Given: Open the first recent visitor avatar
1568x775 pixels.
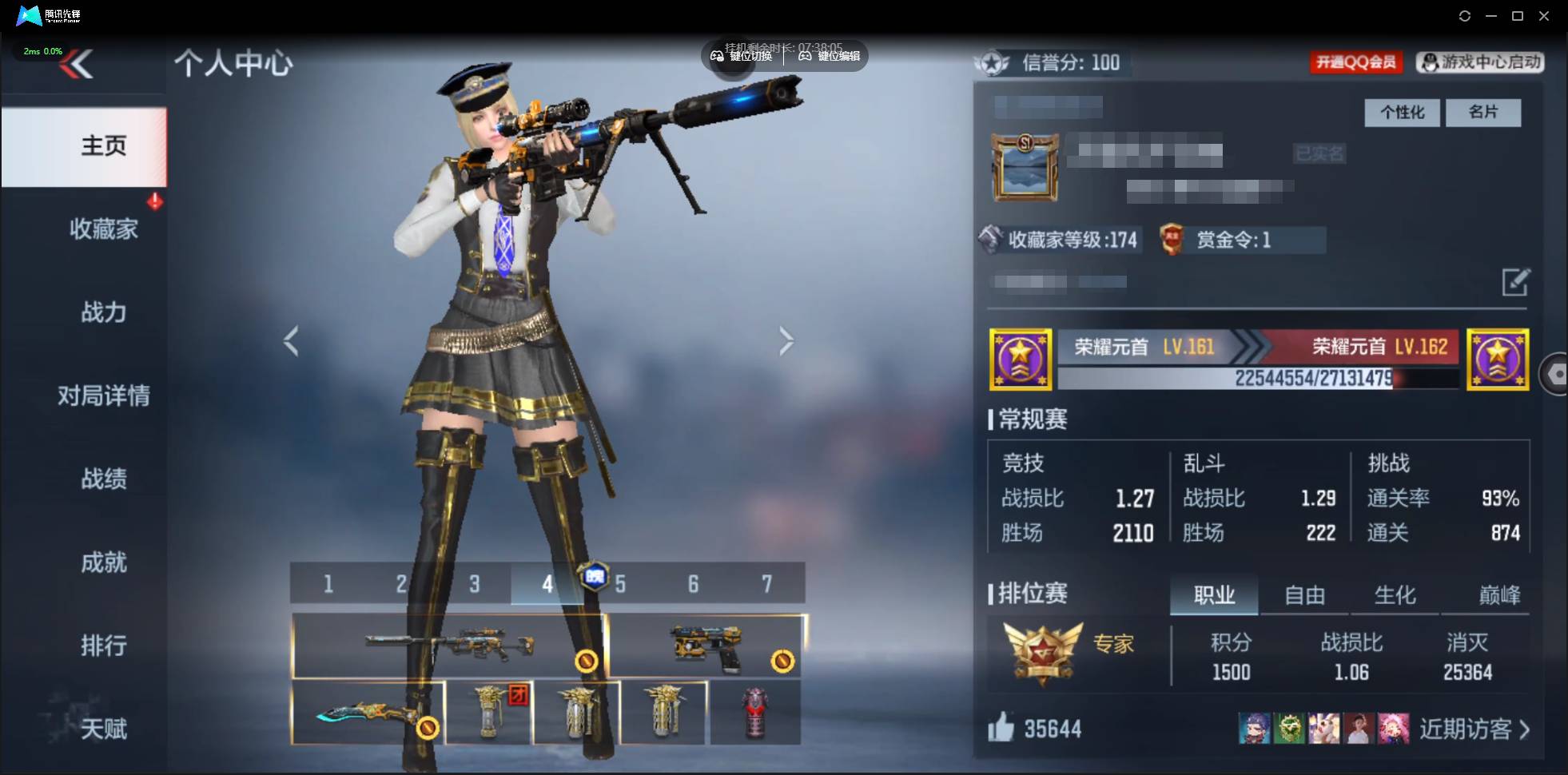Looking at the screenshot, I should [x=1253, y=728].
